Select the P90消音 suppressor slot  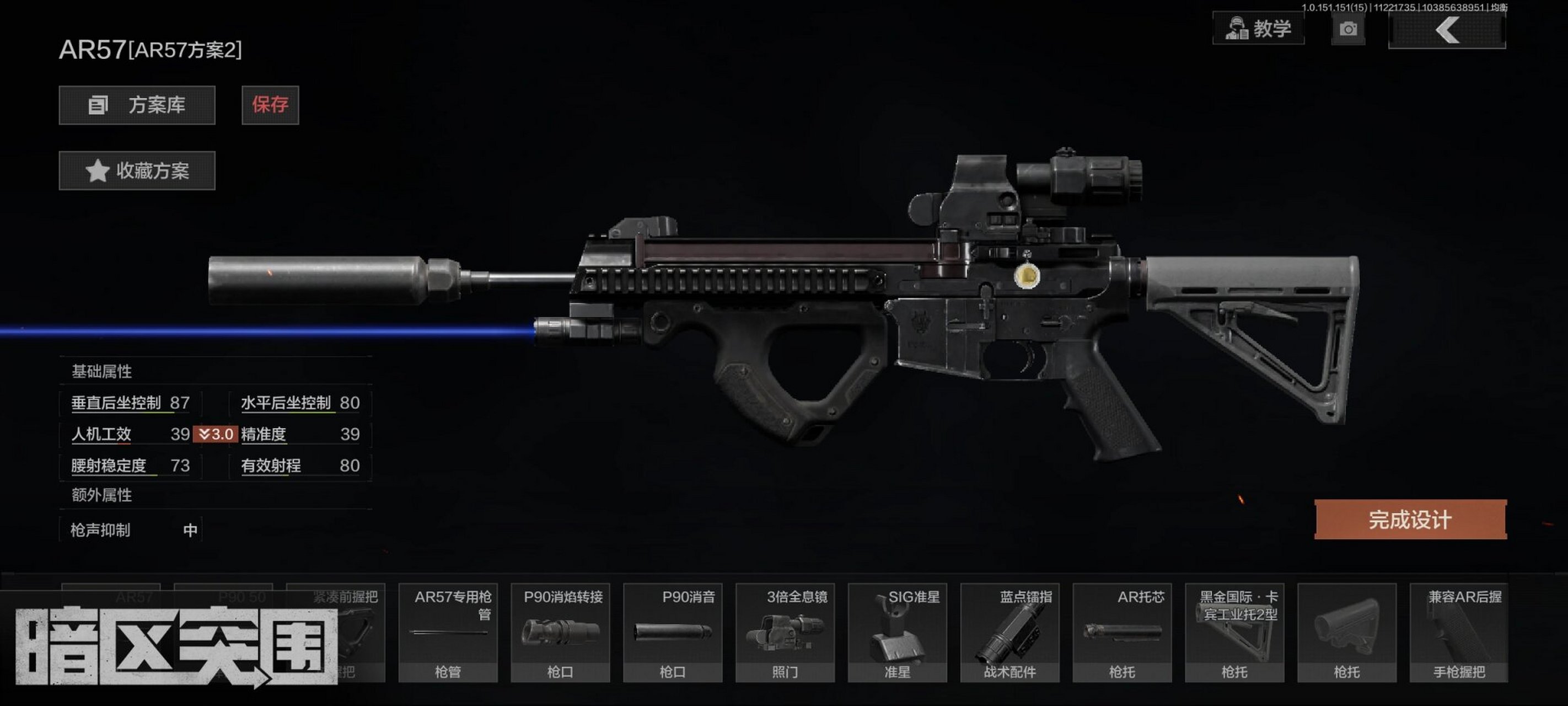tap(673, 632)
